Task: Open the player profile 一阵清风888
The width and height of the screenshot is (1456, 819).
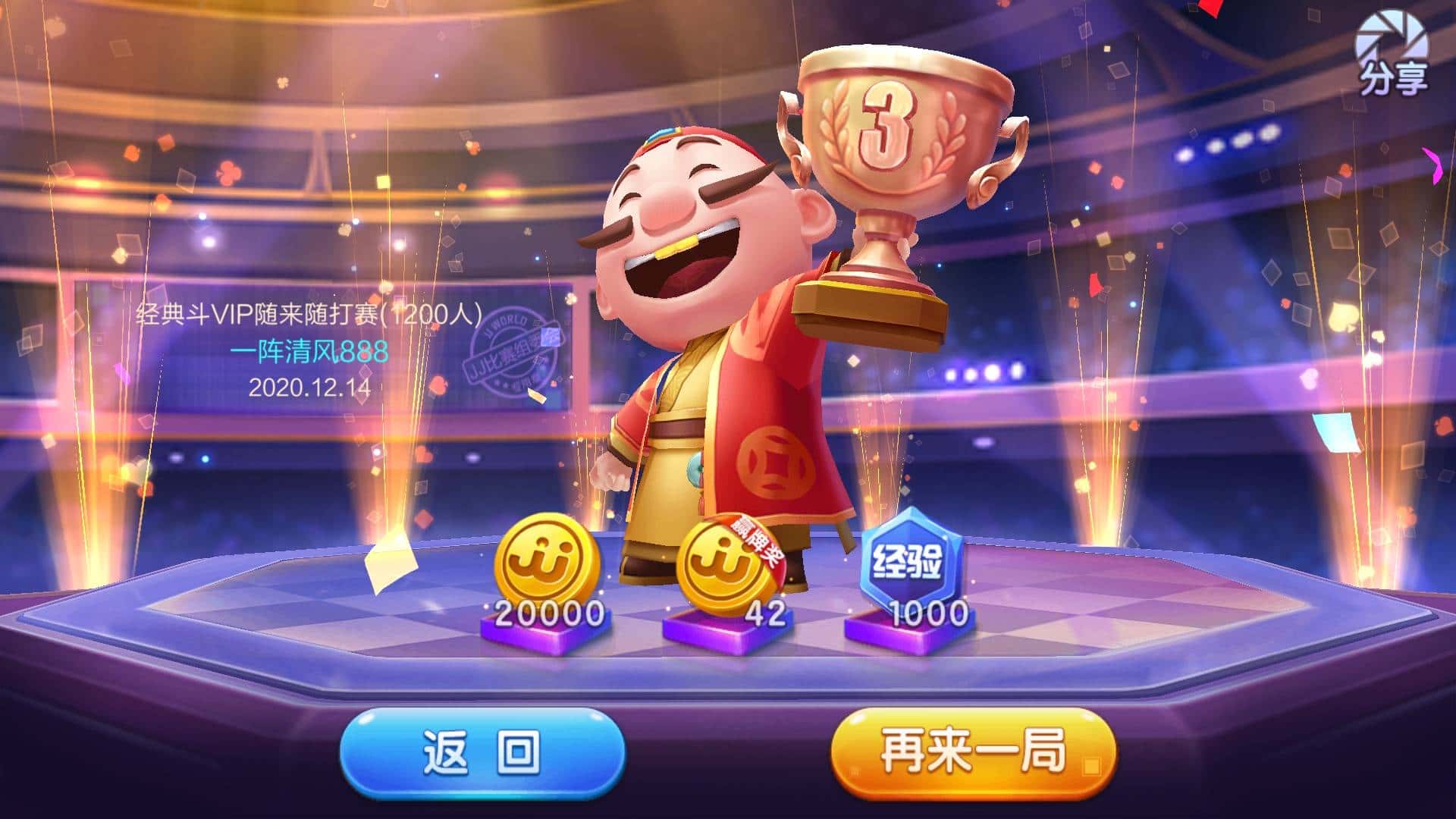Action: coord(311,350)
